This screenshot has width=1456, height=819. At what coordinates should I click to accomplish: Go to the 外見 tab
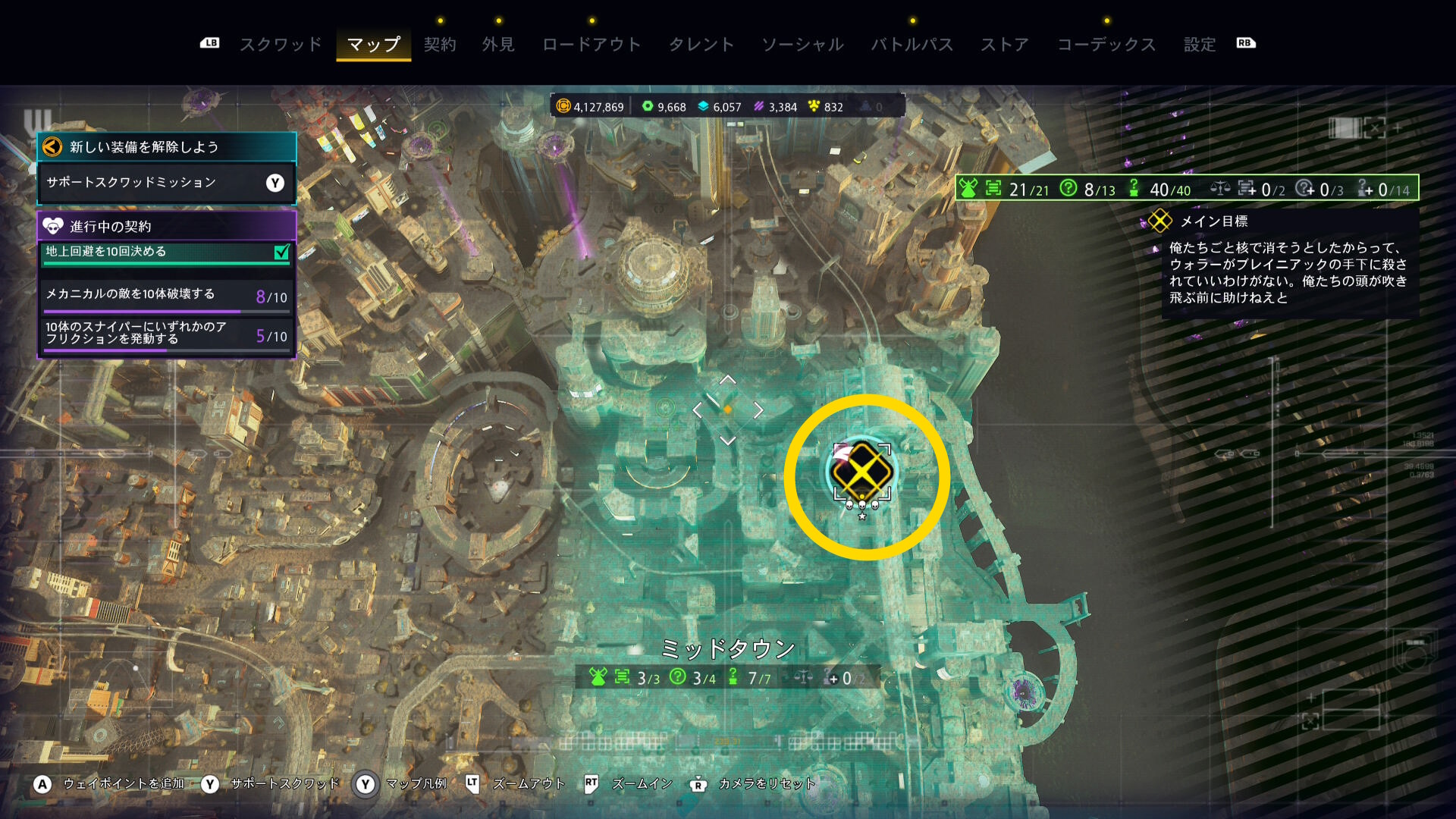[x=498, y=44]
